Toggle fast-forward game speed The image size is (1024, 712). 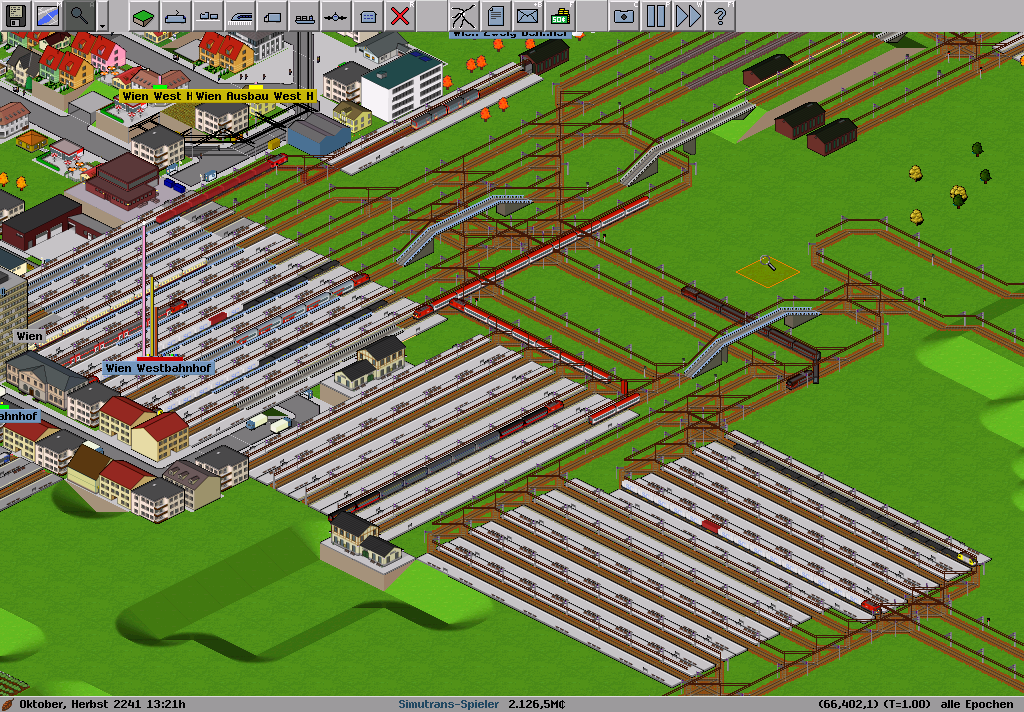(x=687, y=15)
